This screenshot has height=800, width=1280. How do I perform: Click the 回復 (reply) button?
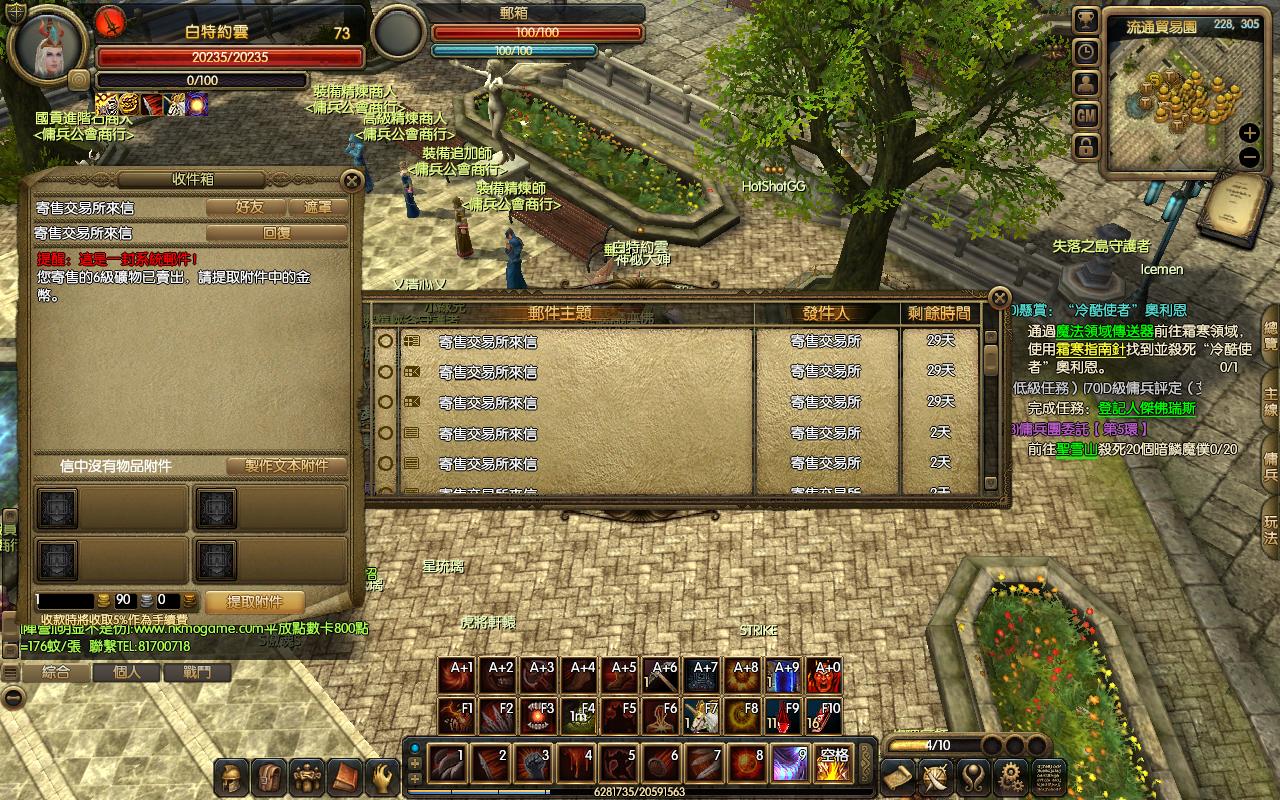[x=276, y=233]
